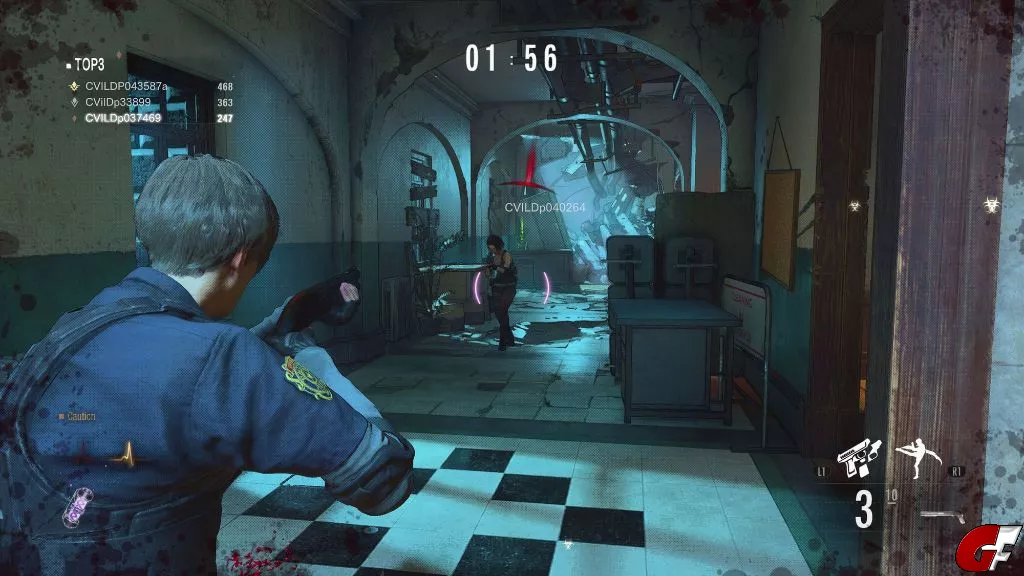Click the TOP3 leaderboard header
This screenshot has height=576, width=1024.
pos(90,62)
